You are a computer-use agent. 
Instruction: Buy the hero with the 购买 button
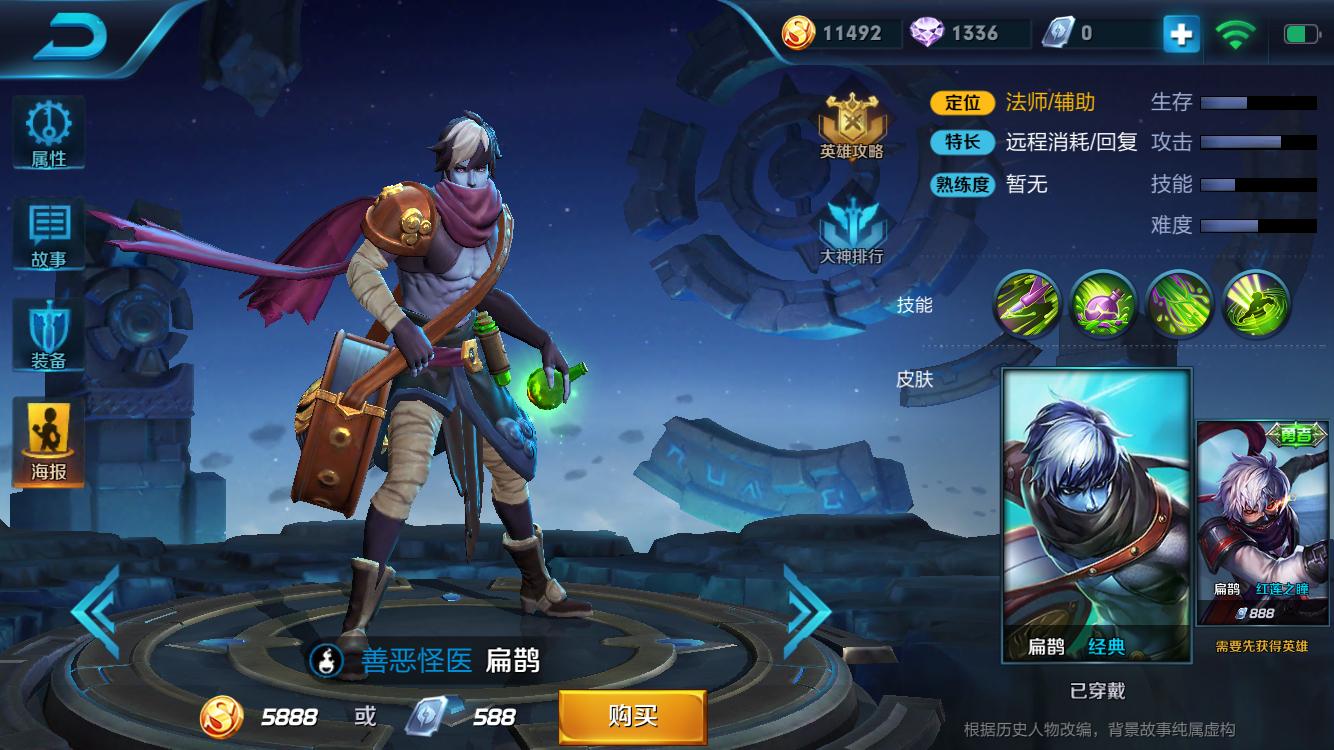pyautogui.click(x=632, y=716)
